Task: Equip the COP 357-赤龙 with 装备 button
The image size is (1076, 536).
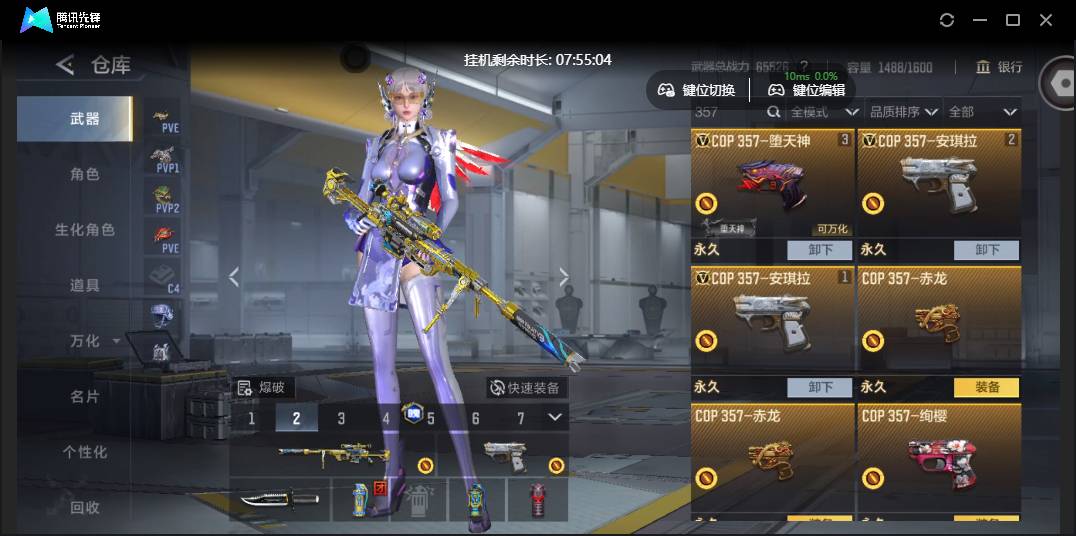Action: pyautogui.click(x=986, y=387)
